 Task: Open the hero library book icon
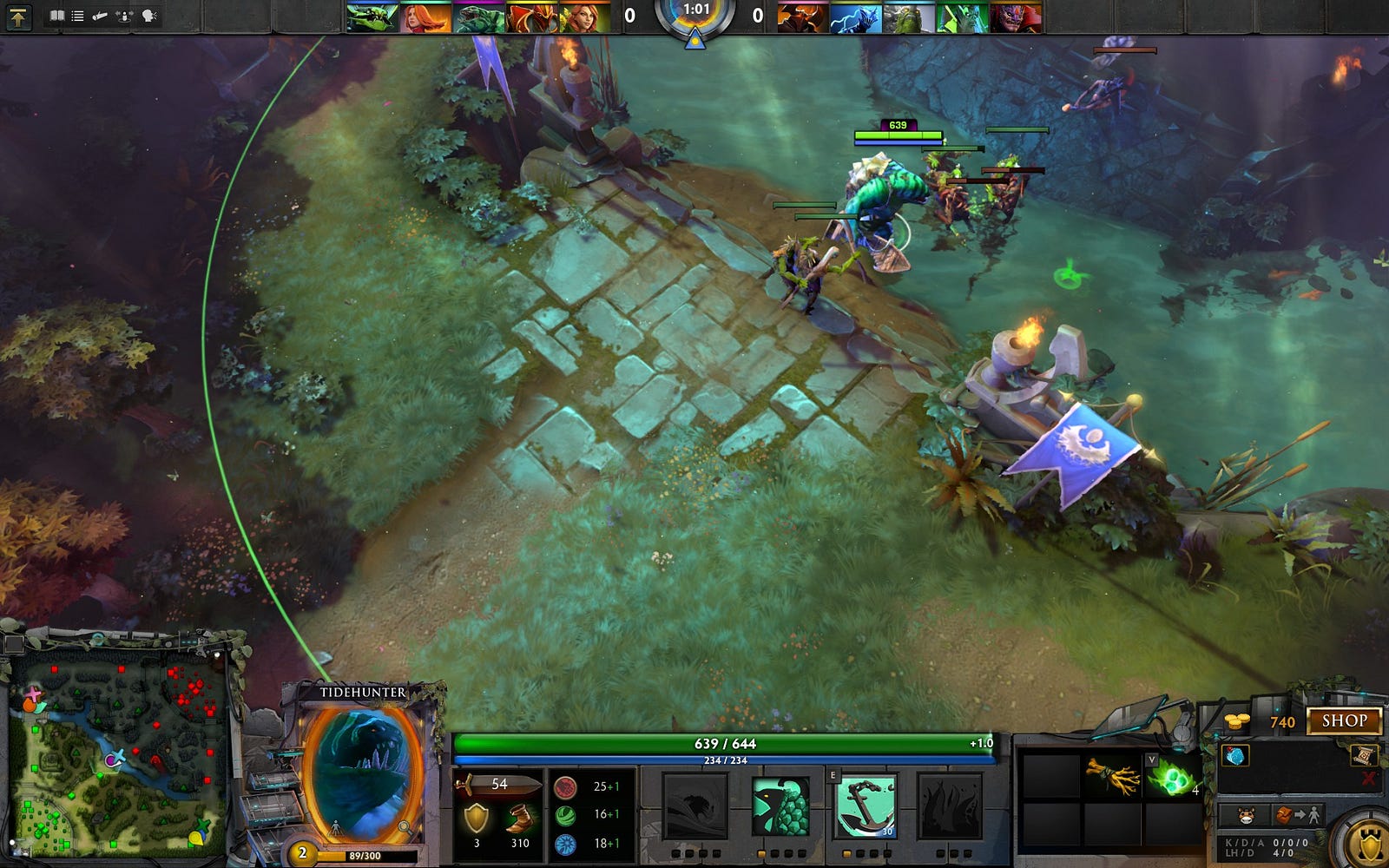pyautogui.click(x=57, y=16)
